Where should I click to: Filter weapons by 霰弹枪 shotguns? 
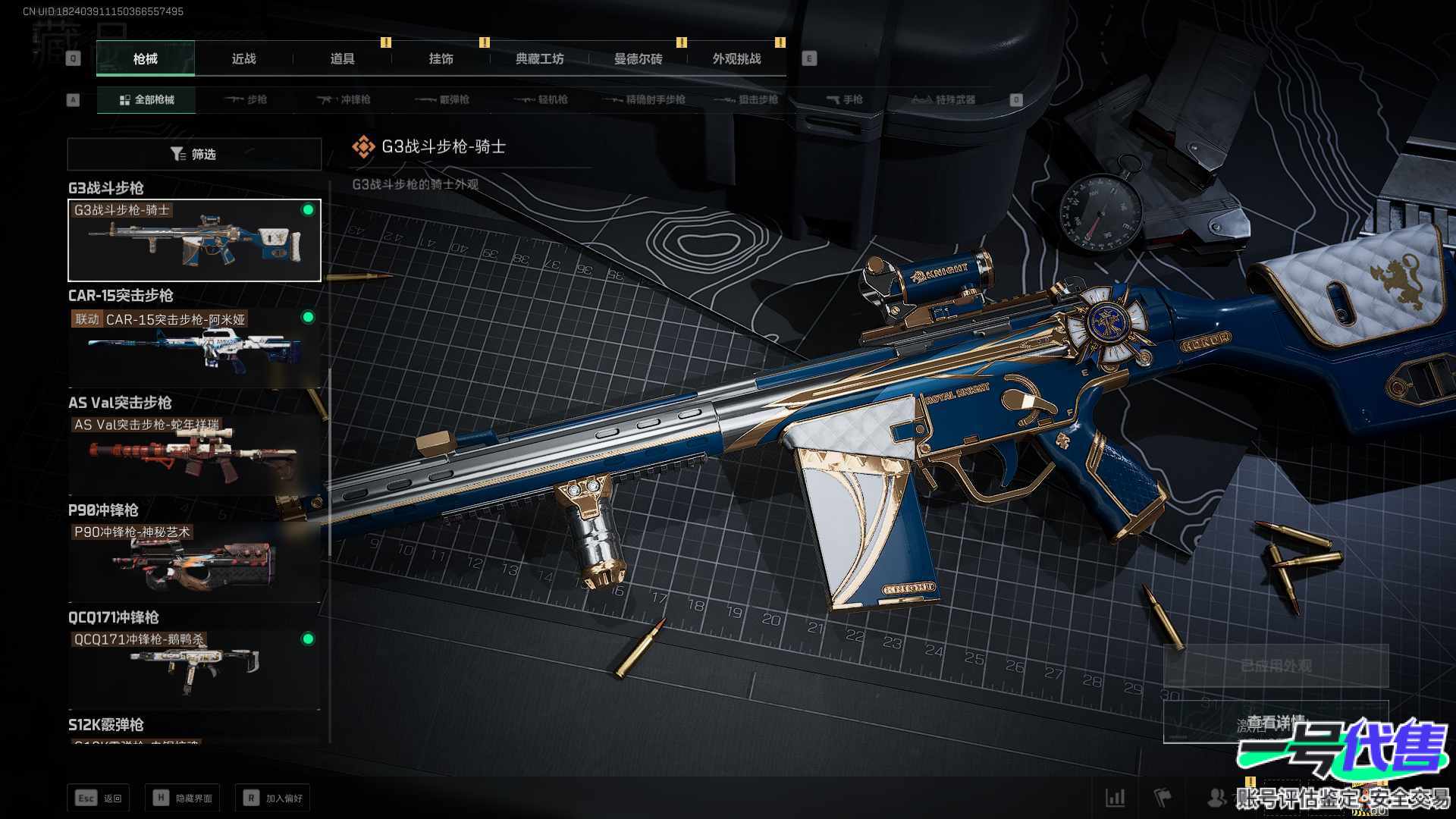443,99
